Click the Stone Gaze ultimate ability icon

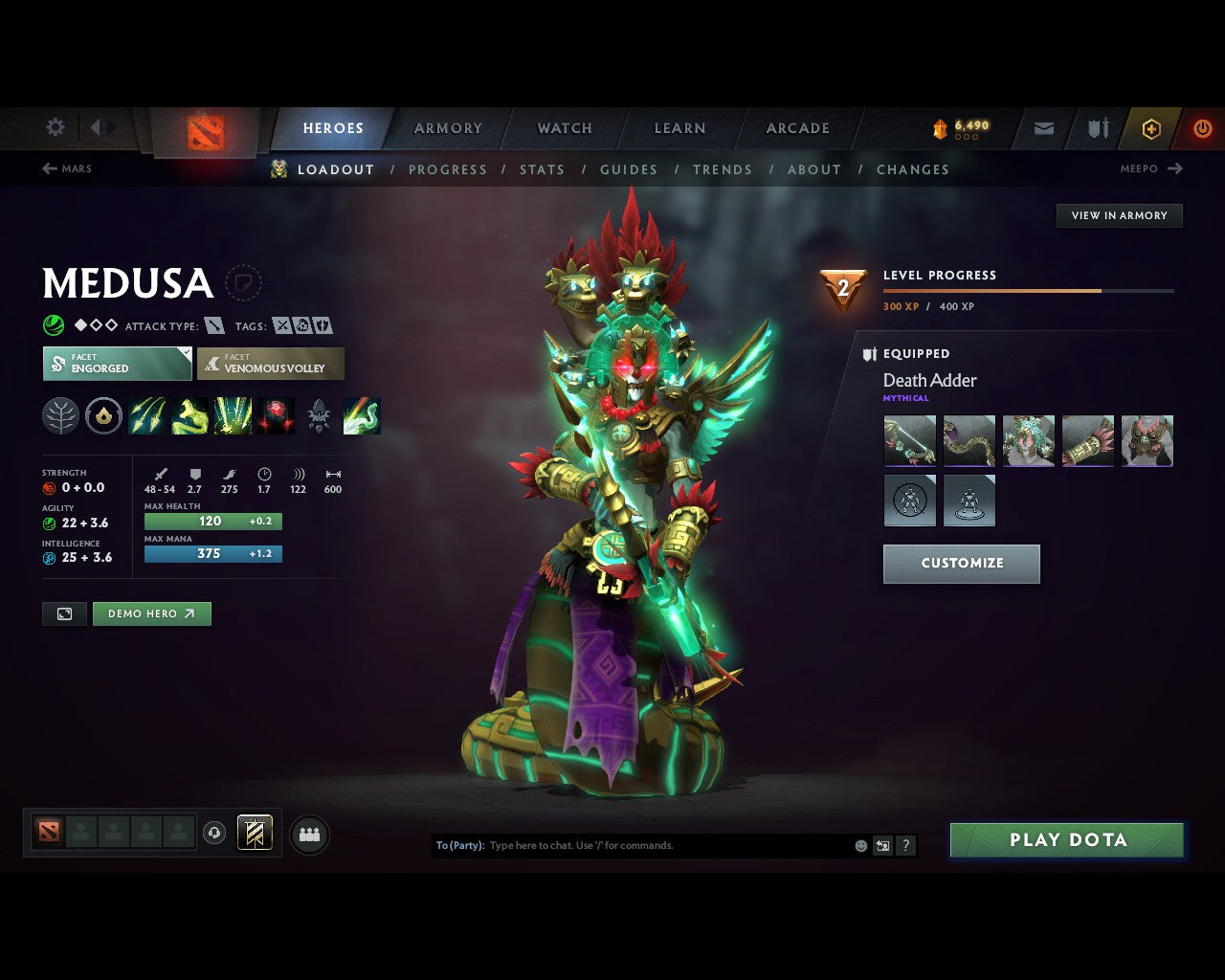click(276, 415)
